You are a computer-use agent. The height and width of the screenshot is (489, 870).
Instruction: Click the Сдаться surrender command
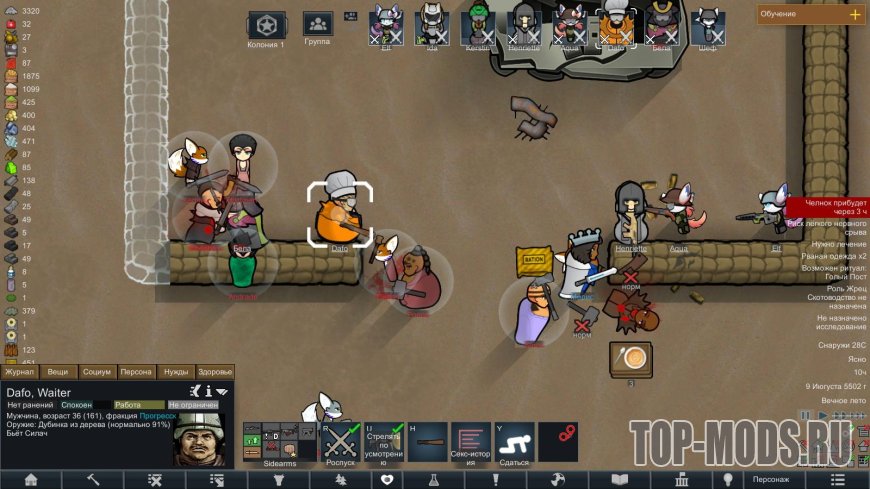tap(514, 442)
